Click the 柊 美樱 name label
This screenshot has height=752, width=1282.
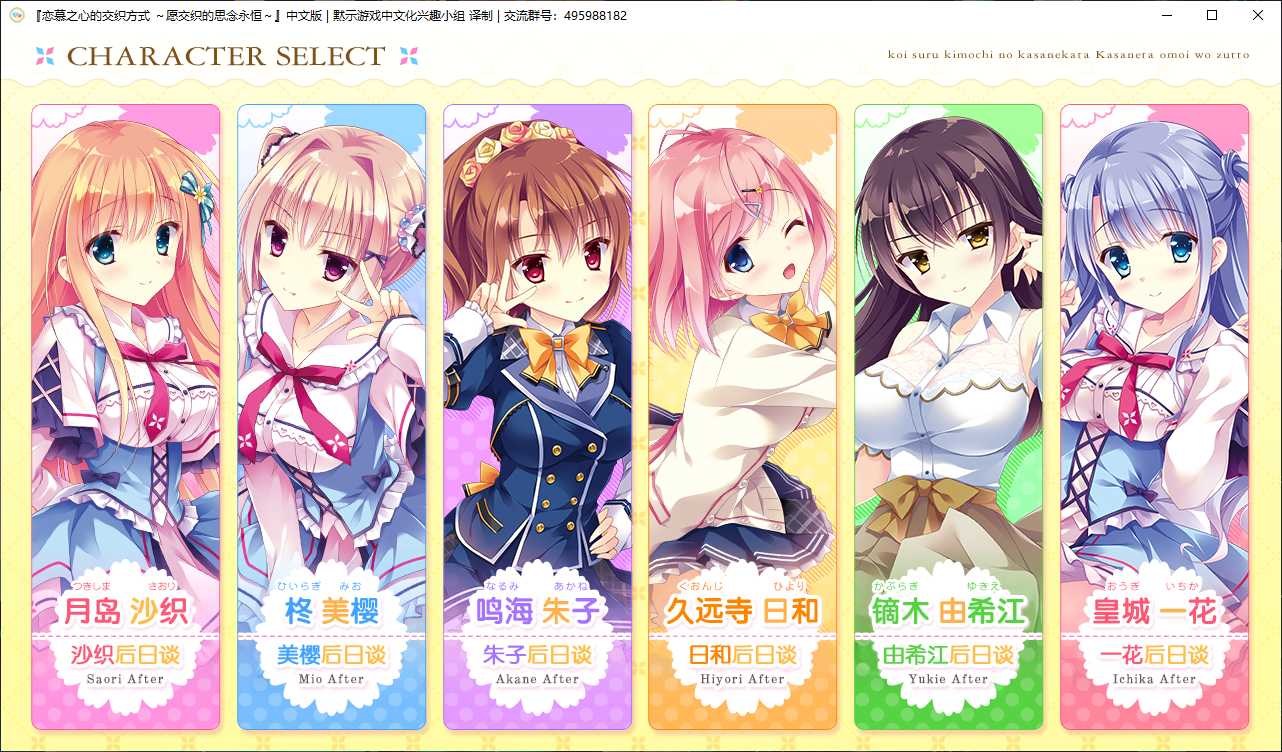coord(331,612)
